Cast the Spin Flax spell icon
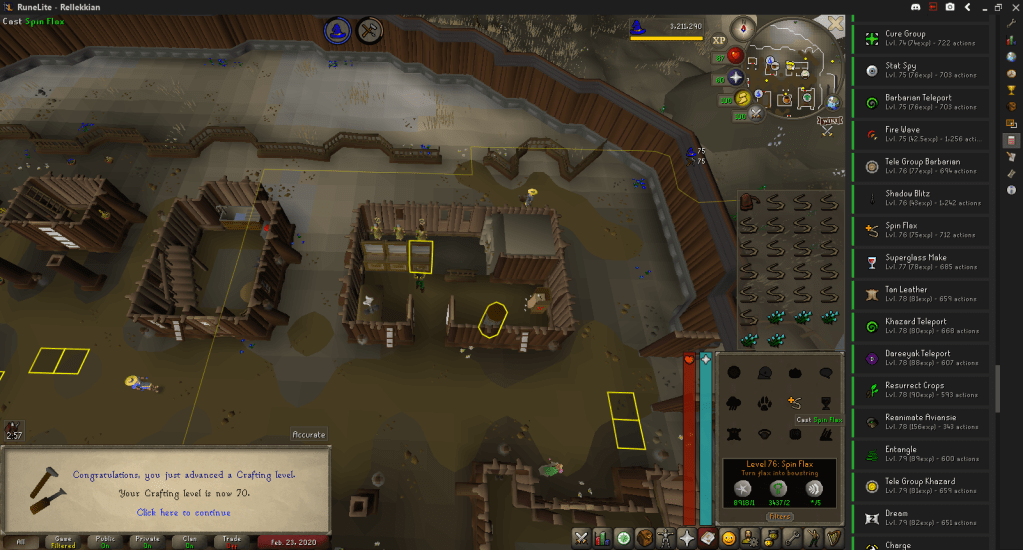 tap(794, 402)
